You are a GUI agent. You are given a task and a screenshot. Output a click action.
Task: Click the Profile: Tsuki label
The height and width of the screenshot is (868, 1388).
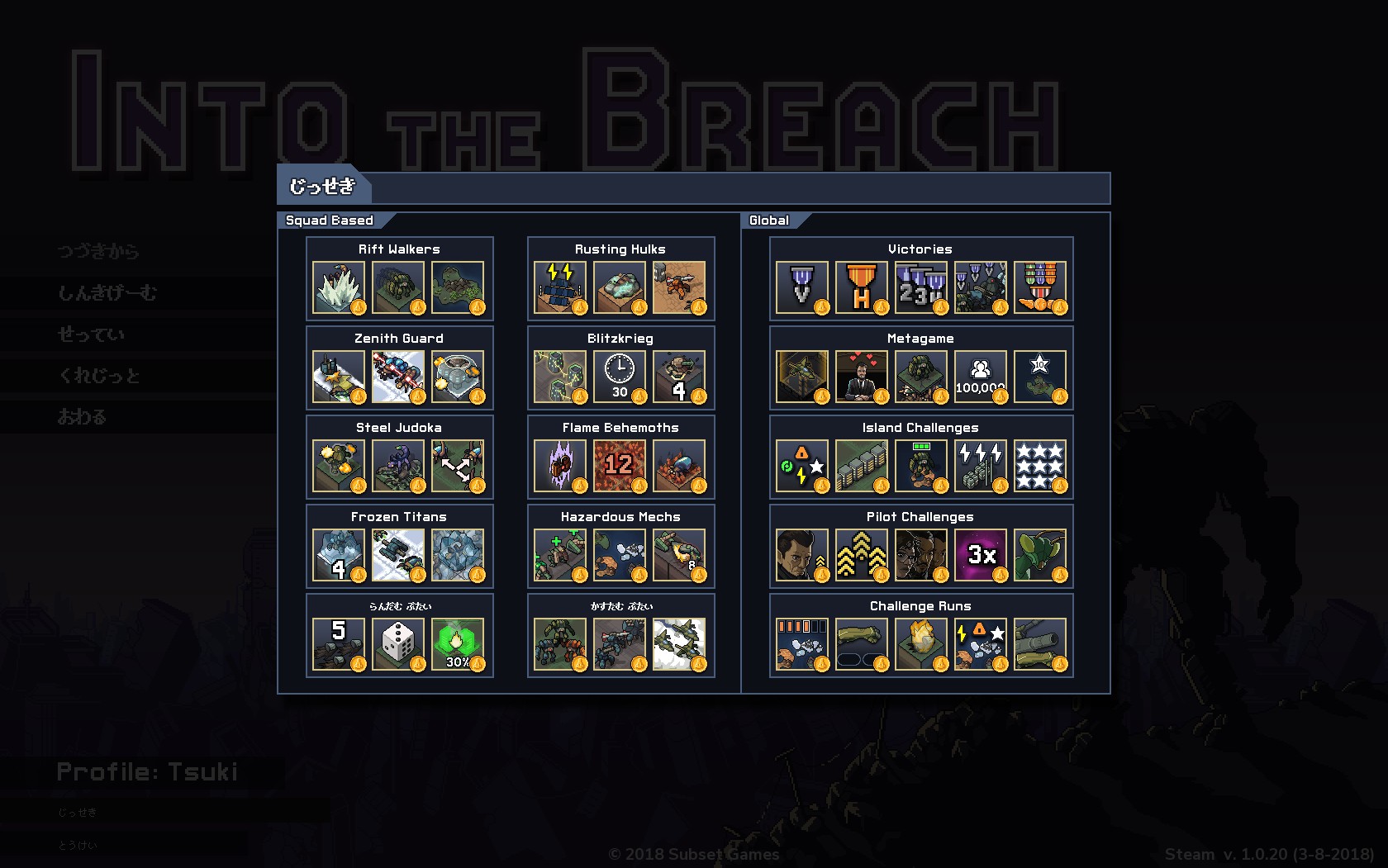(145, 771)
